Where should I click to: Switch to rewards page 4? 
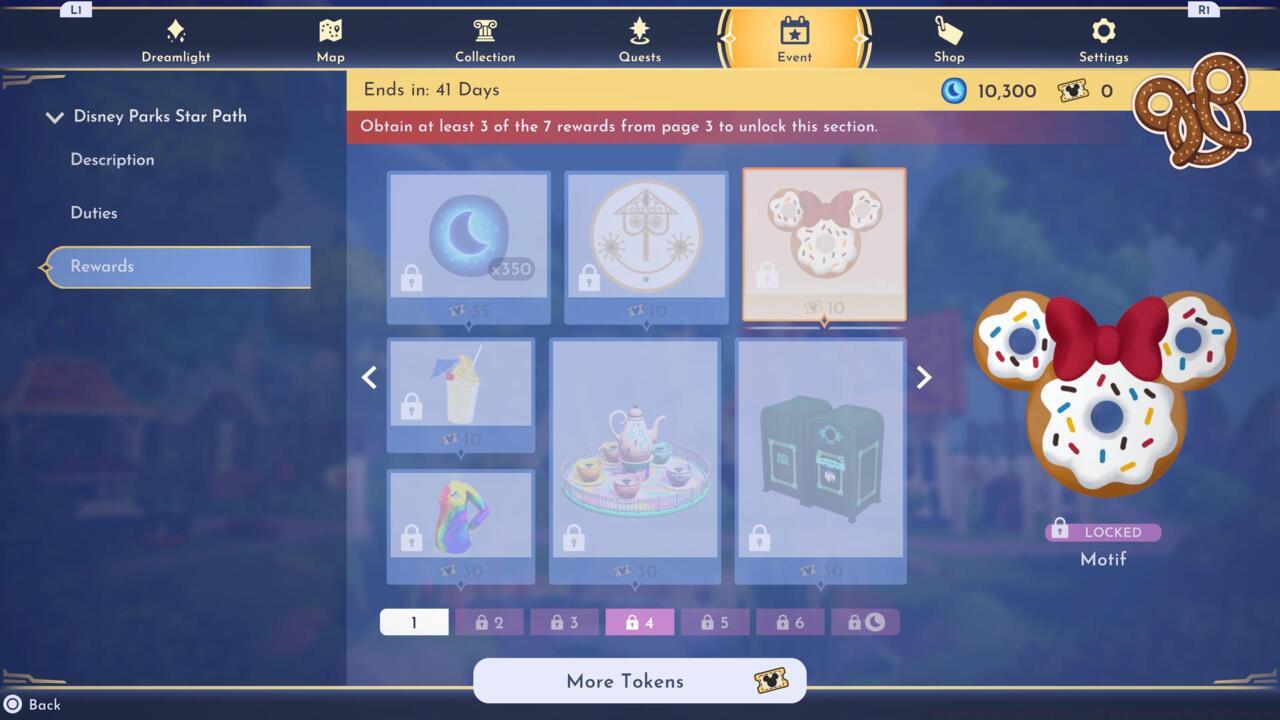click(x=639, y=621)
